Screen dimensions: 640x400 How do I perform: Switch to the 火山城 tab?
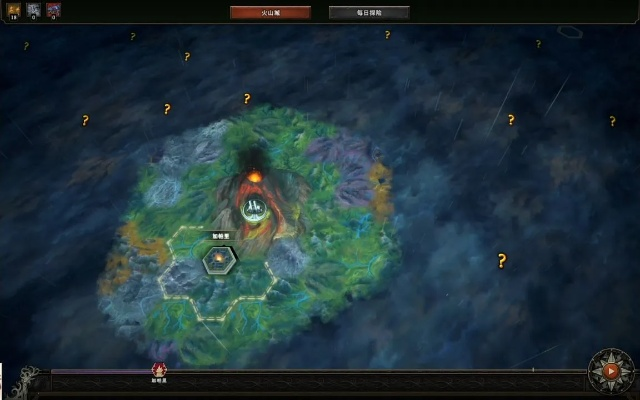click(270, 13)
